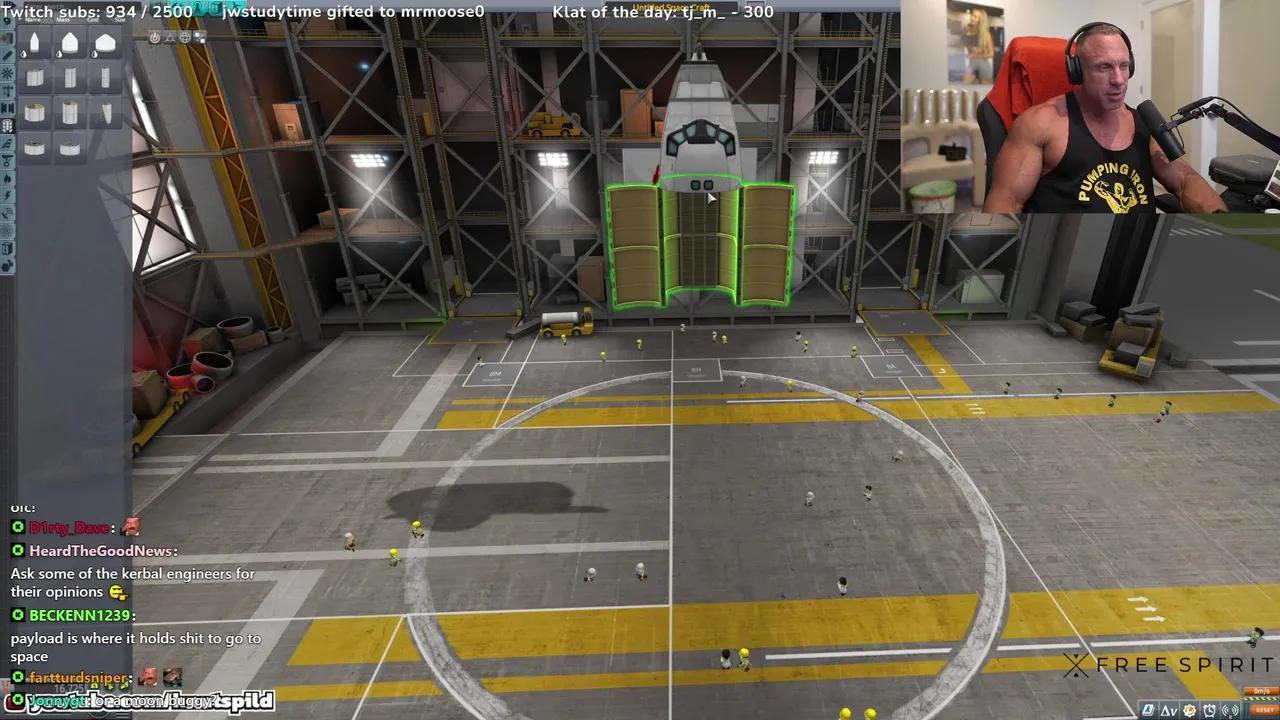Show the asterisk icon parts category
The image size is (1280, 720).
coord(7,74)
